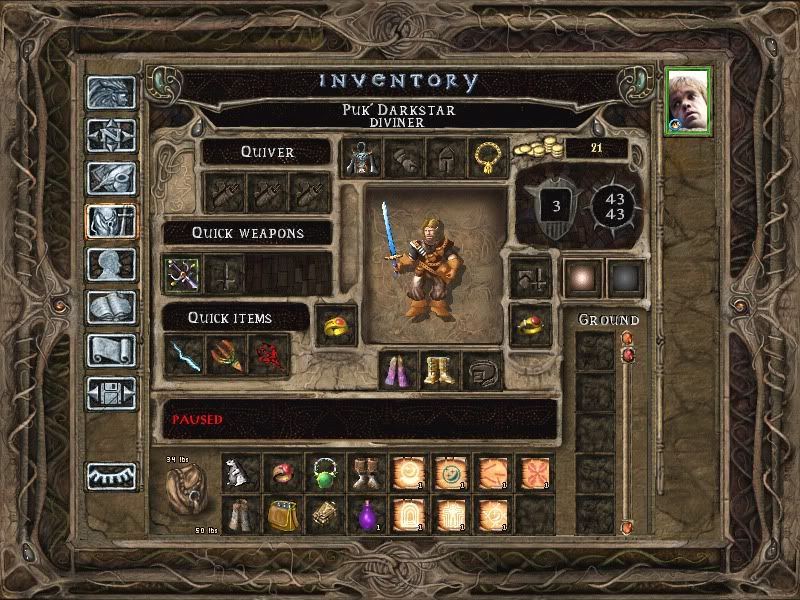The width and height of the screenshot is (800, 600).
Task: Select the equipped robe armor slot
Action: coord(361,158)
